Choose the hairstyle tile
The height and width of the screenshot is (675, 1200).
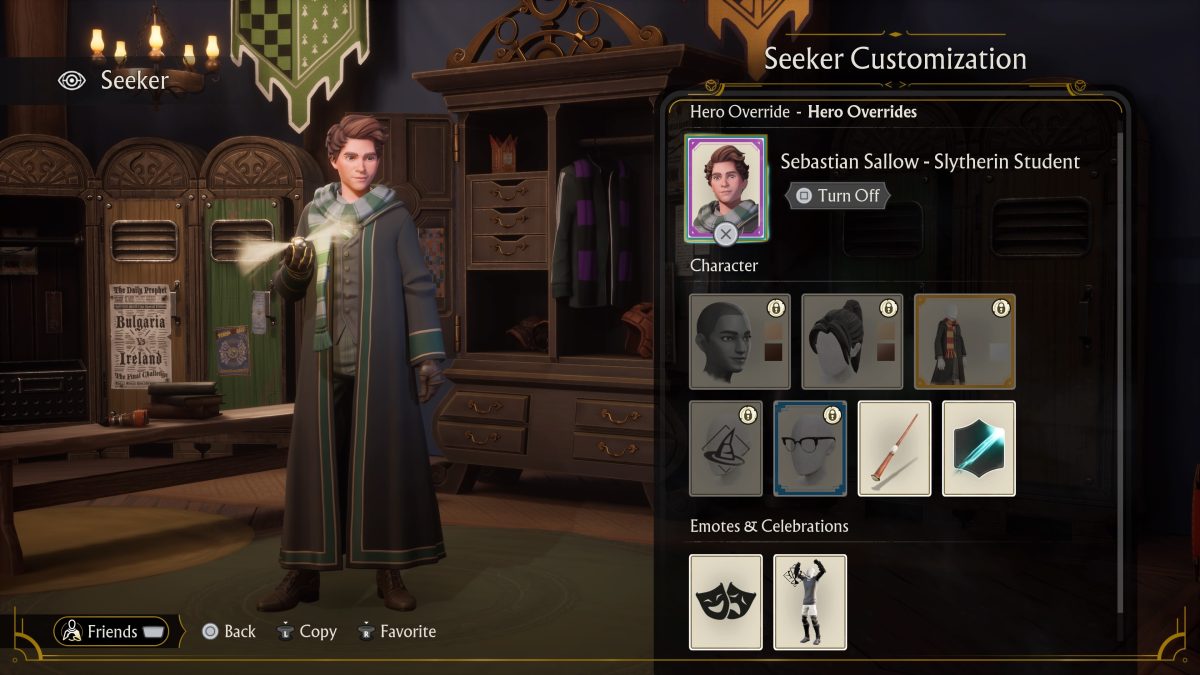(x=852, y=341)
